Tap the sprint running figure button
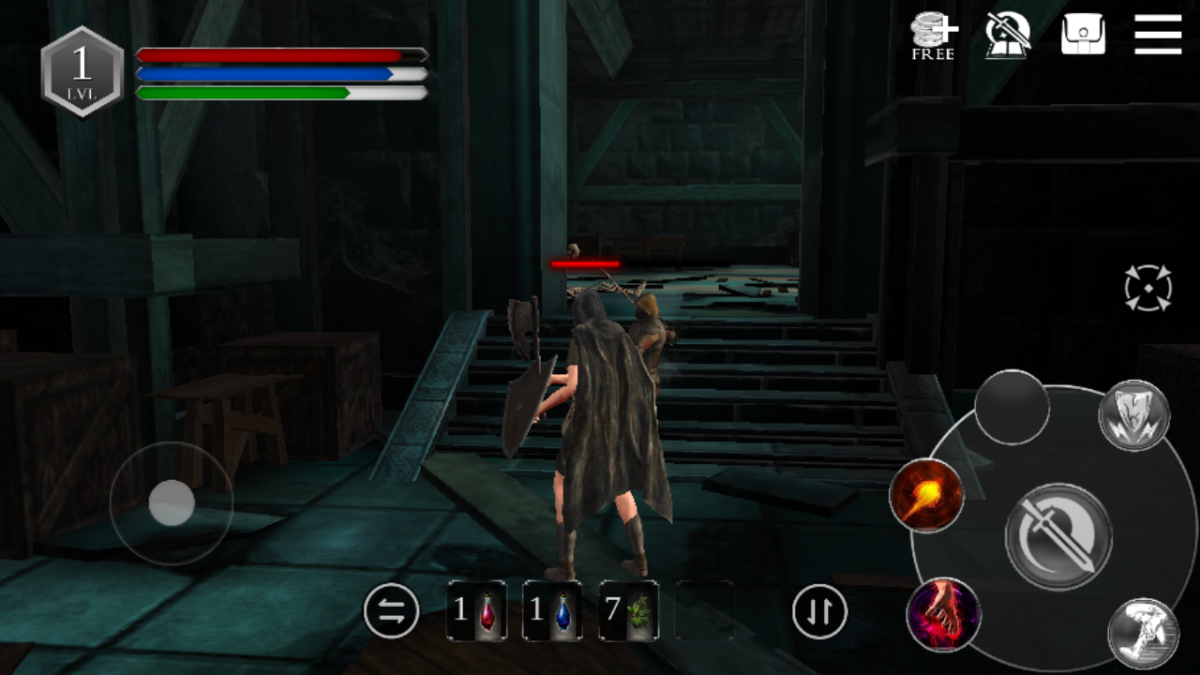The width and height of the screenshot is (1200, 675). 1143,633
